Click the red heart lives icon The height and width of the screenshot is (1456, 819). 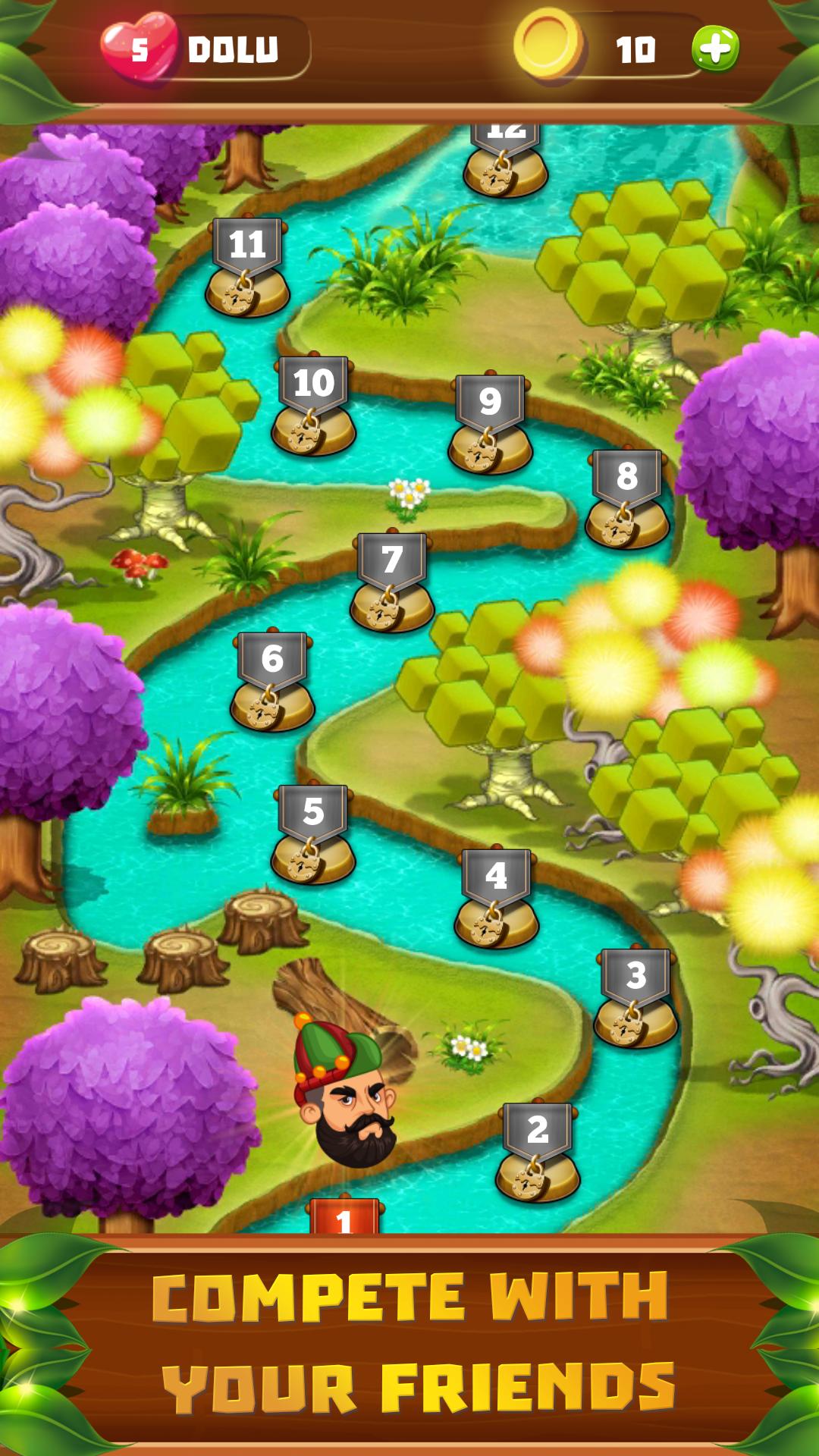point(138,48)
